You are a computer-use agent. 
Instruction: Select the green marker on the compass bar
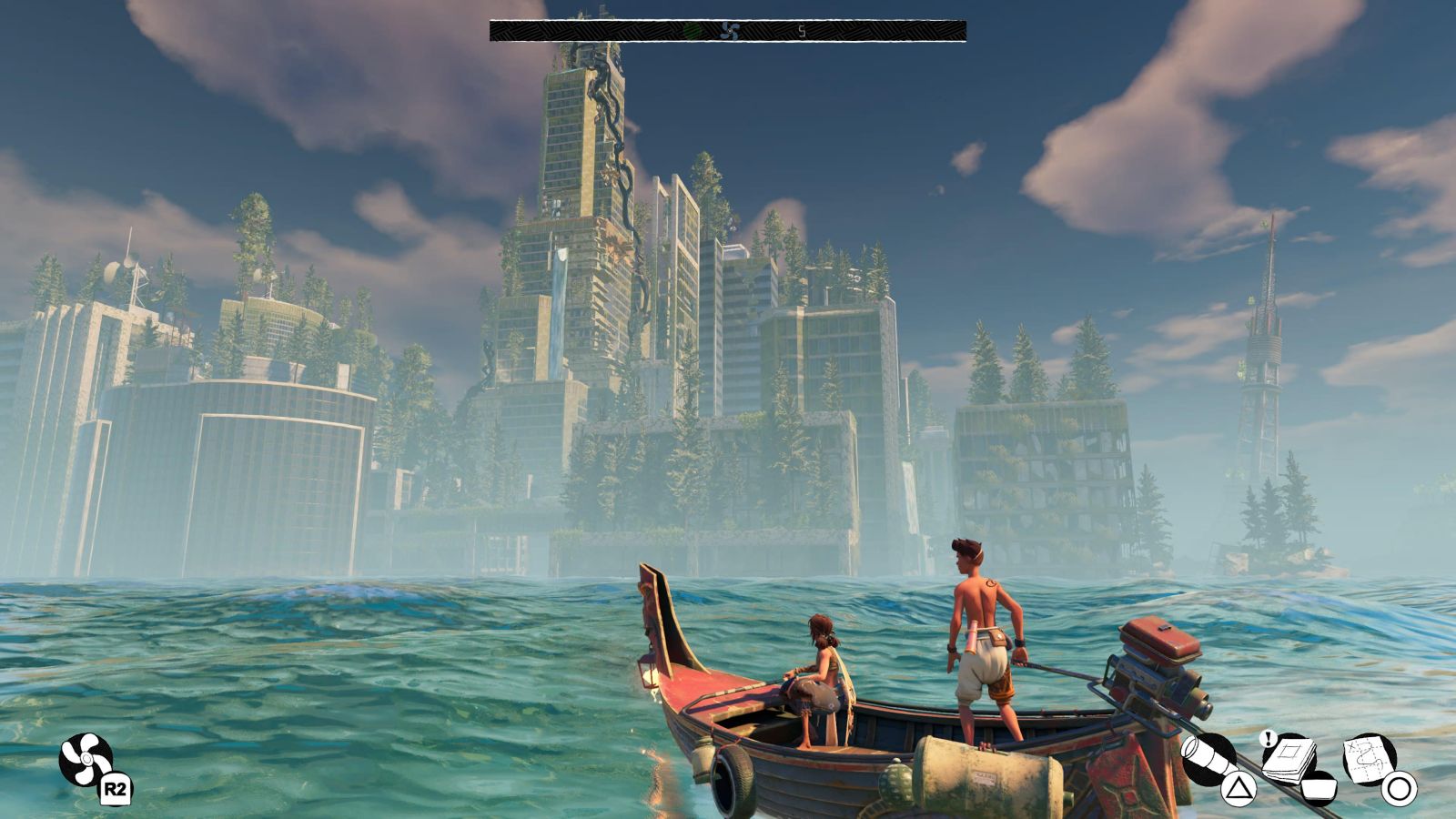tap(693, 31)
